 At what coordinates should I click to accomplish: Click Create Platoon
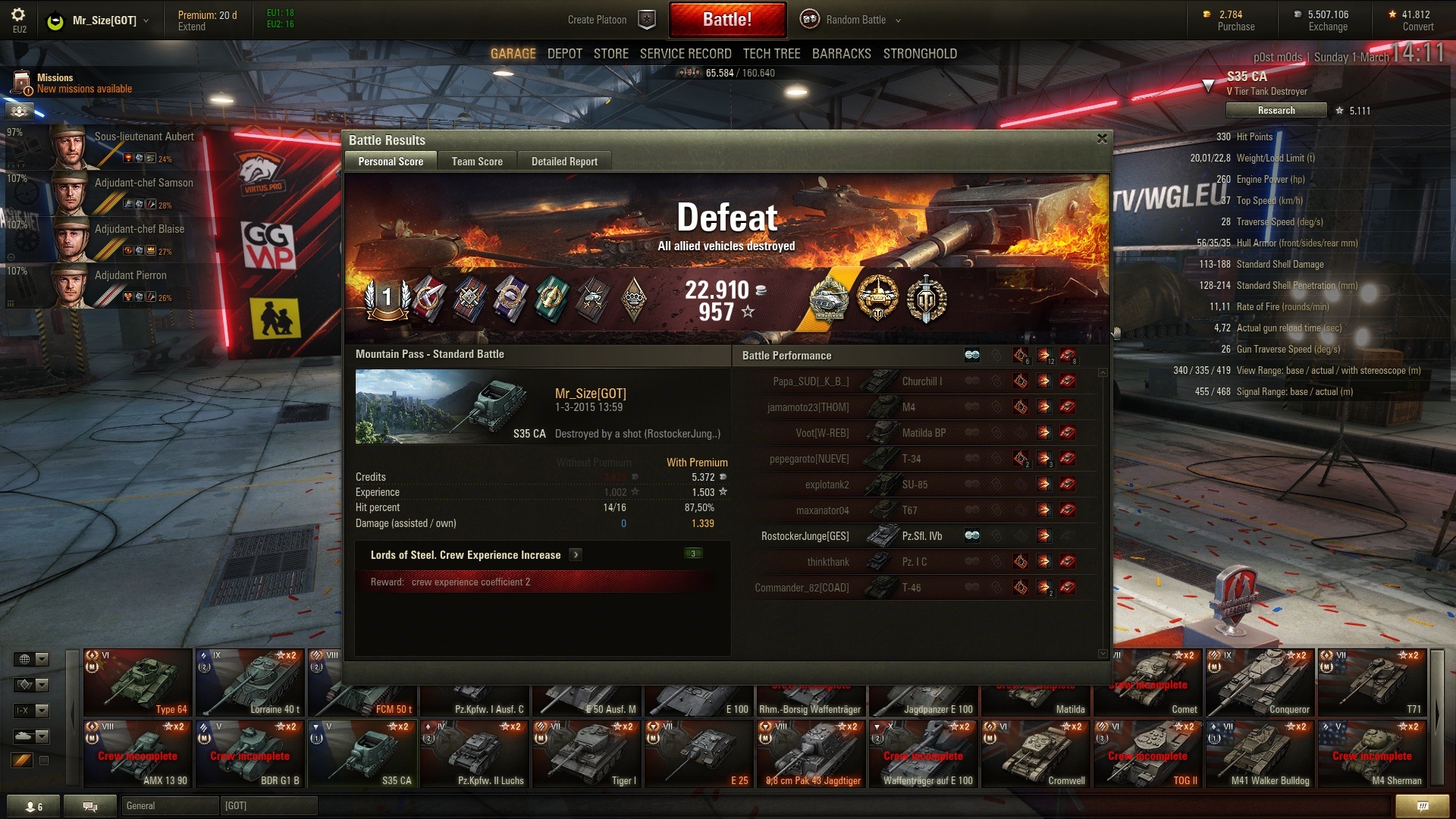click(x=597, y=20)
